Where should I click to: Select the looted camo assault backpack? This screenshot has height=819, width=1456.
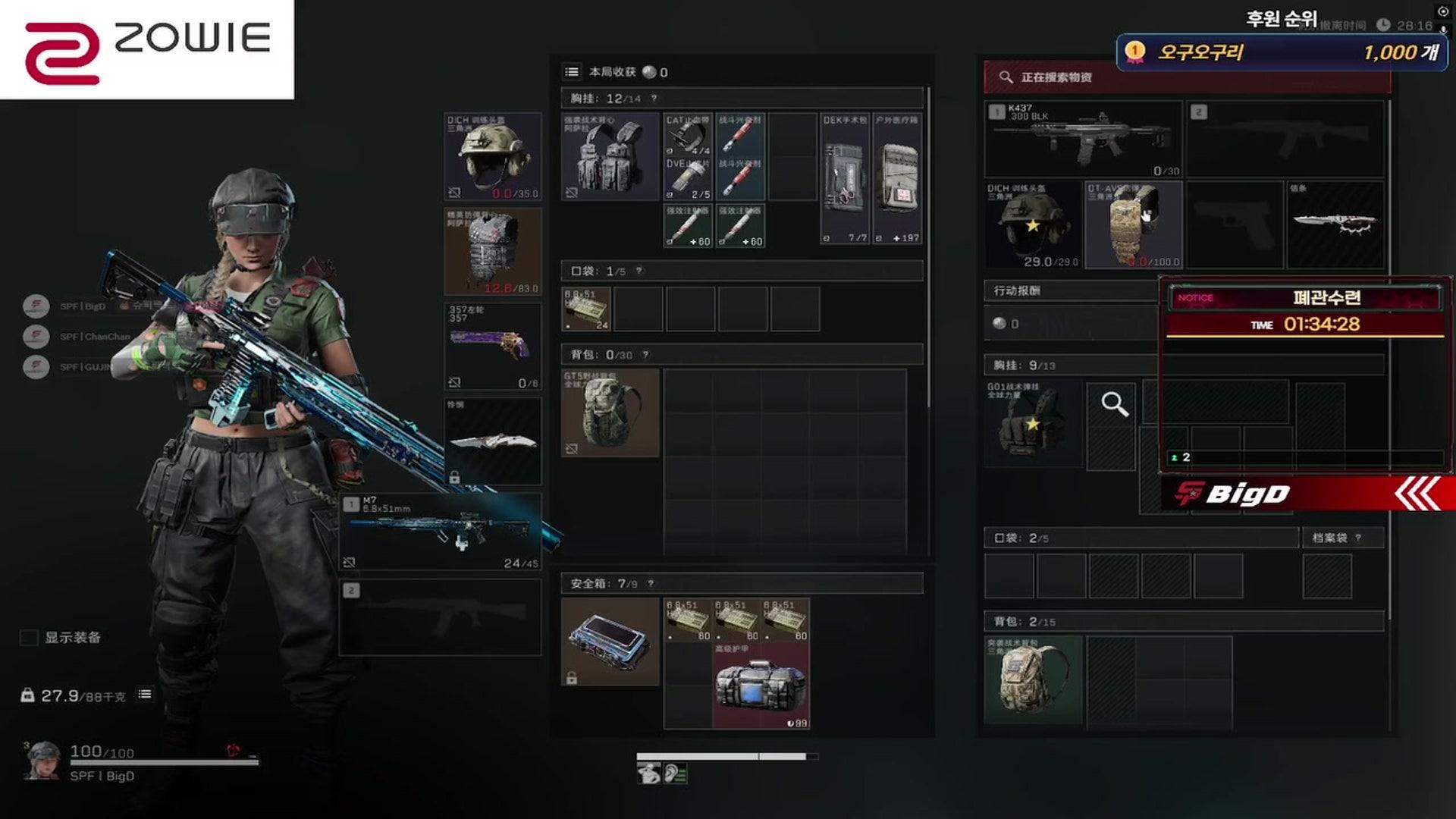click(x=1033, y=679)
